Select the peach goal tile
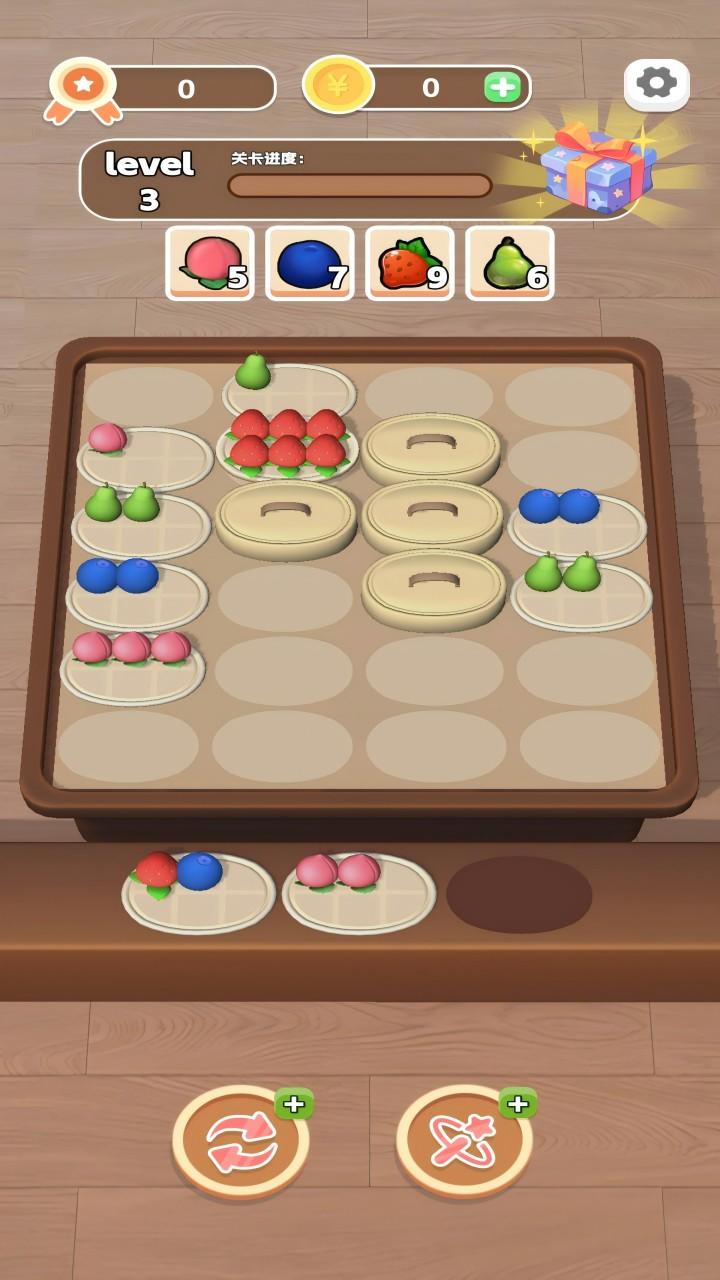 210,263
